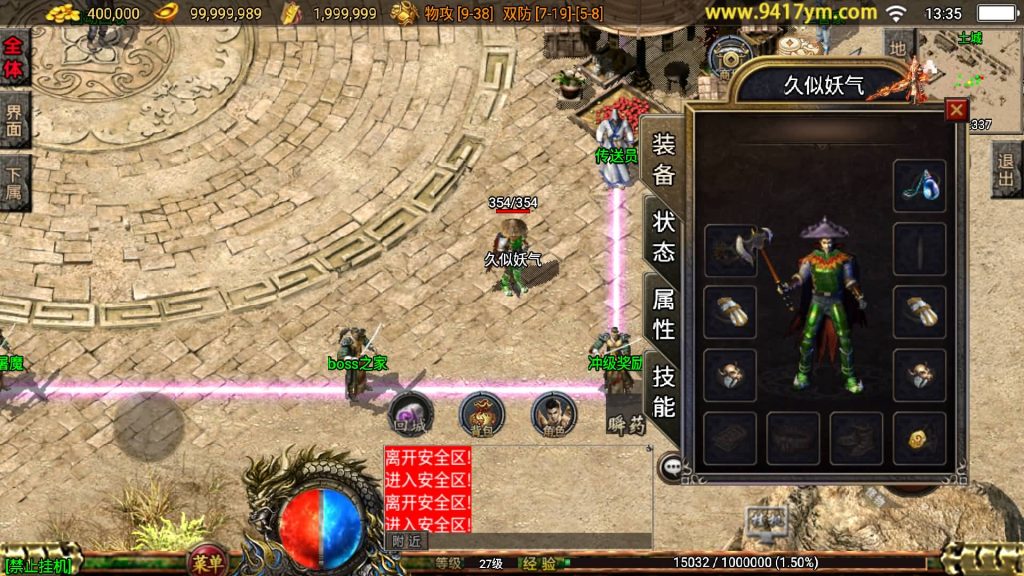Show the 技能 skills tab
The height and width of the screenshot is (576, 1024).
[663, 390]
